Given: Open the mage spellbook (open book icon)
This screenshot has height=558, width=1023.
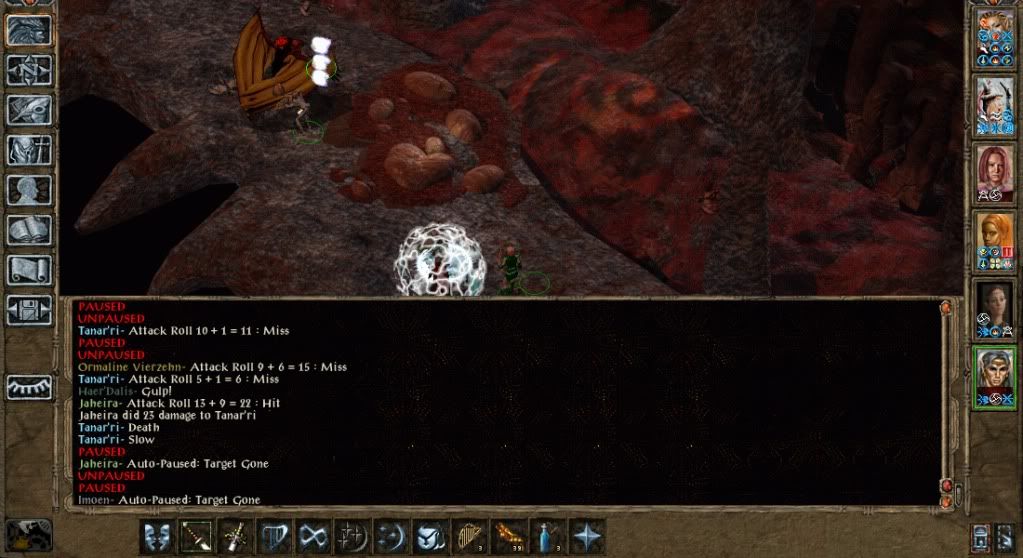Looking at the screenshot, I should coord(29,229).
